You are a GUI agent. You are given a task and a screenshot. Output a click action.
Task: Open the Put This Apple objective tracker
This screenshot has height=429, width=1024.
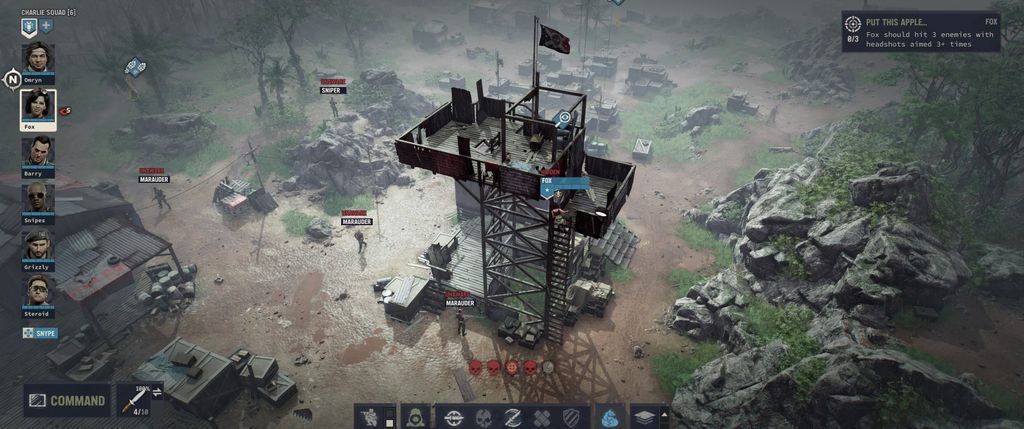click(x=920, y=32)
